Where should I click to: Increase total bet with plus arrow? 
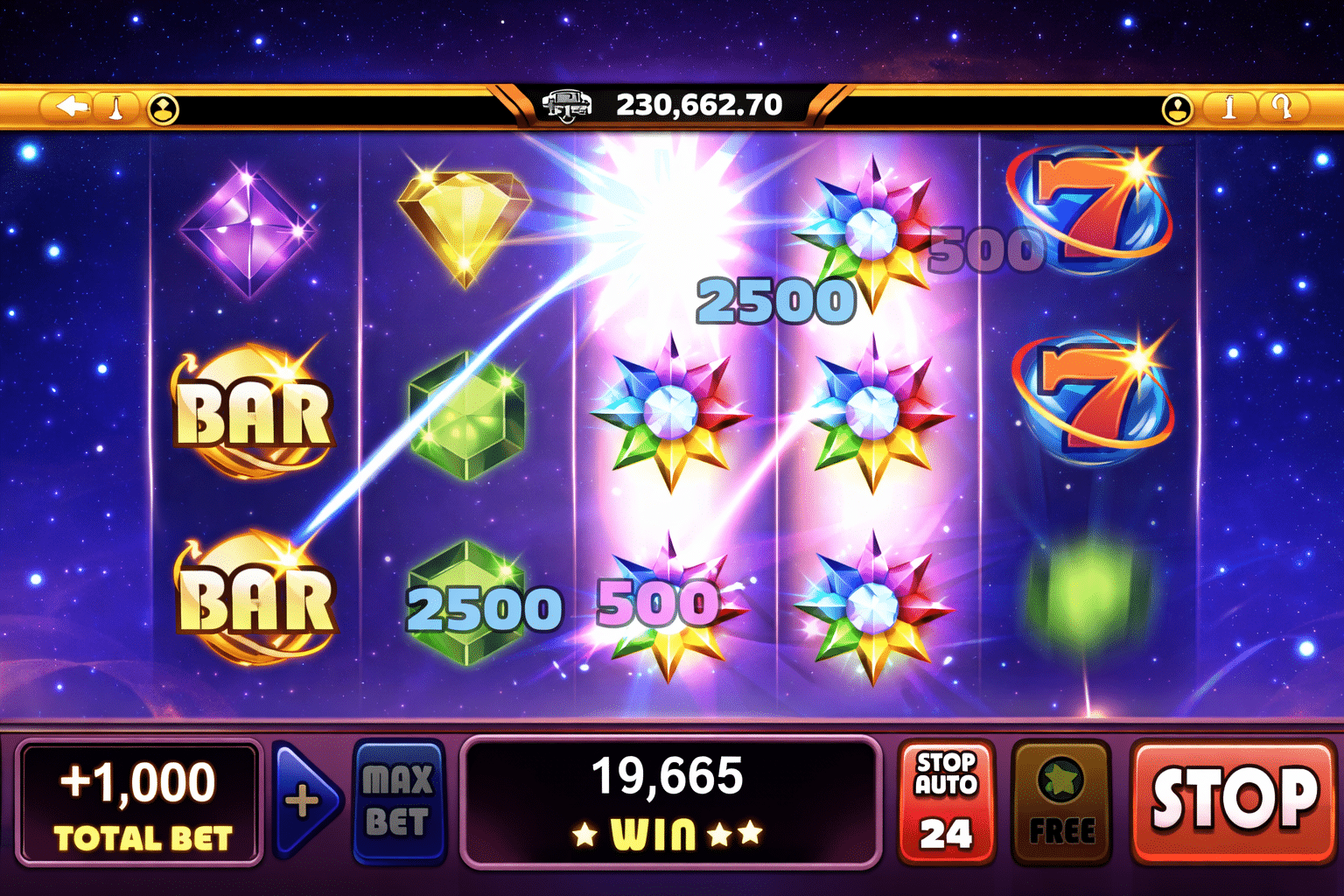[304, 801]
